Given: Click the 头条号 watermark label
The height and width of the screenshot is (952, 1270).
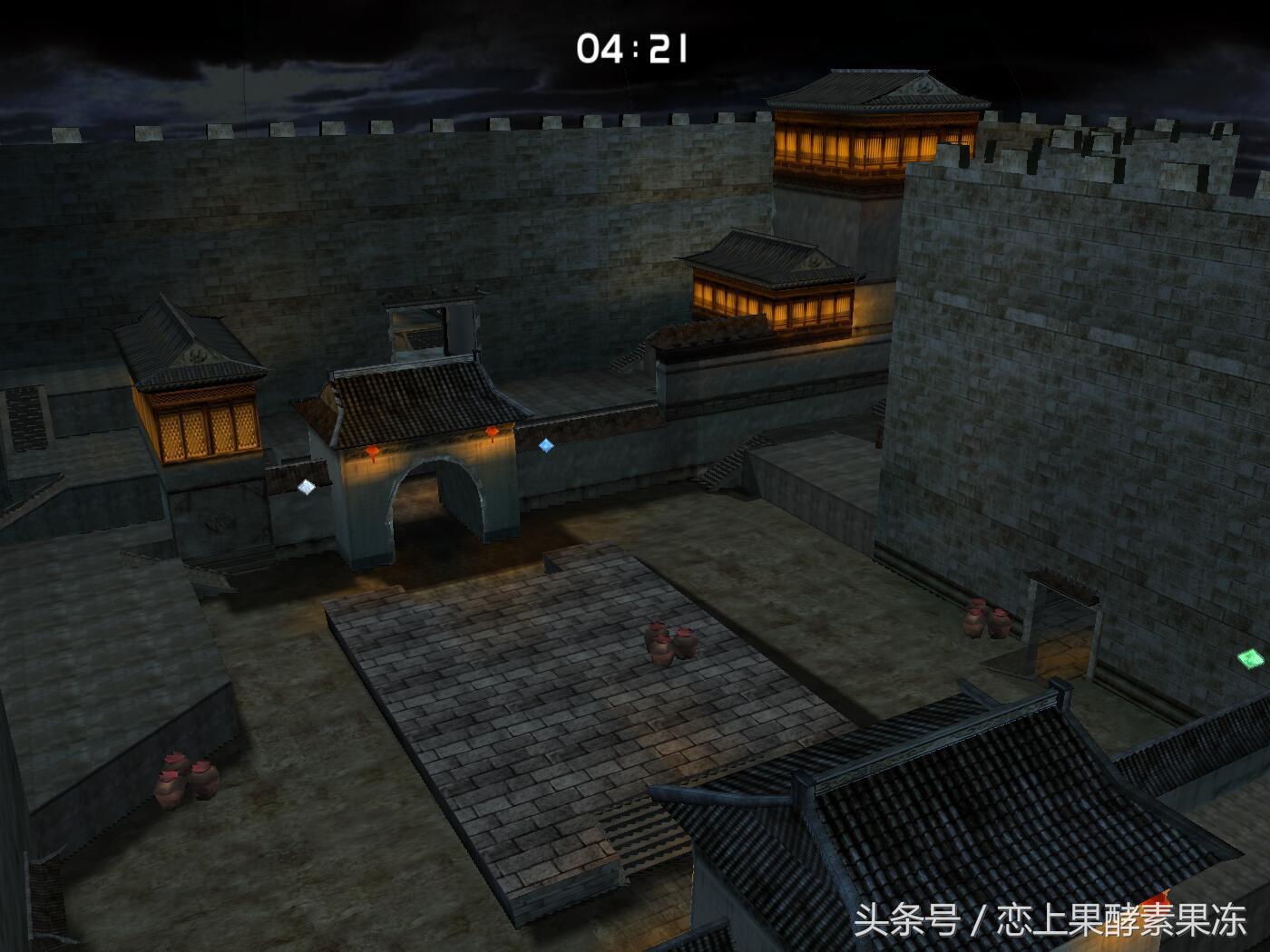Looking at the screenshot, I should (x=907, y=918).
